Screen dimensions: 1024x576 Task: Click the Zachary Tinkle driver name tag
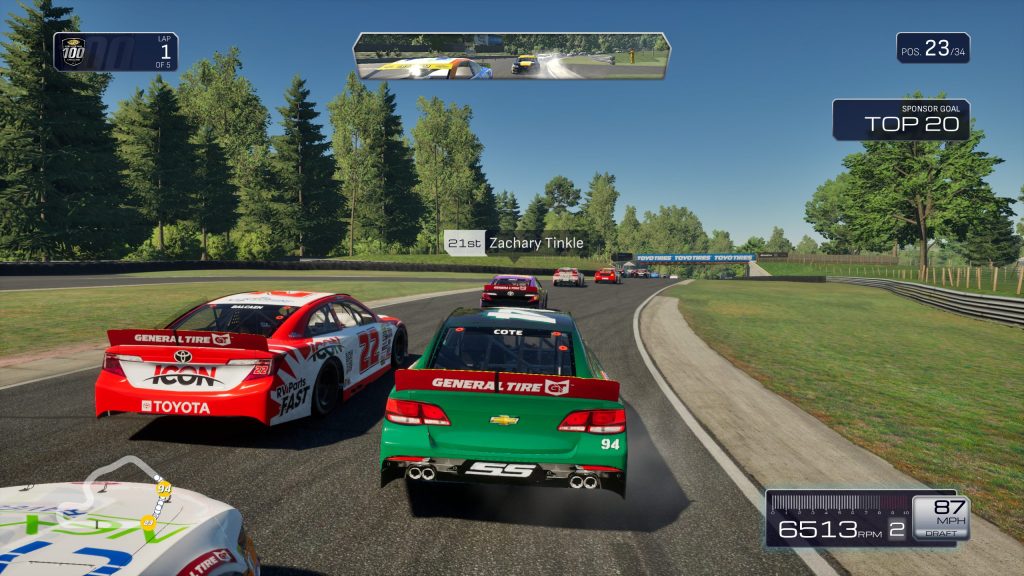tap(515, 243)
